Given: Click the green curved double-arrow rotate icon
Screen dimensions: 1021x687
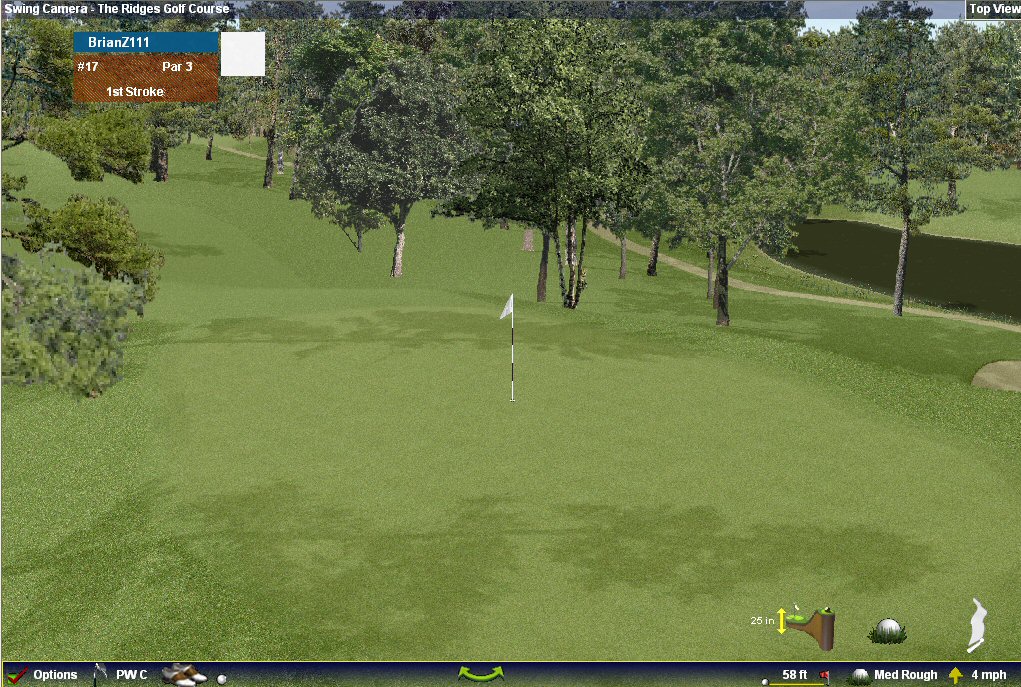Looking at the screenshot, I should [x=481, y=675].
